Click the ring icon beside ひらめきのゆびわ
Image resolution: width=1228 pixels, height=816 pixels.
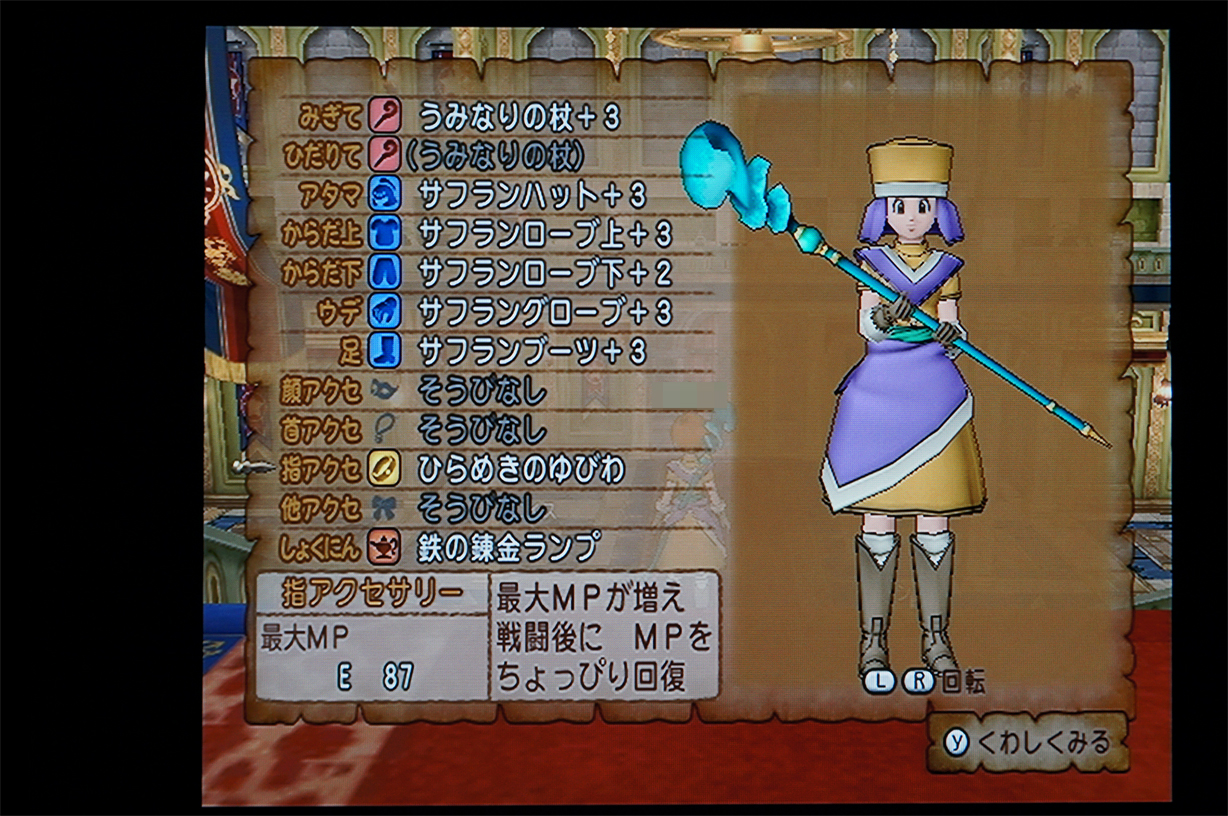point(385,469)
